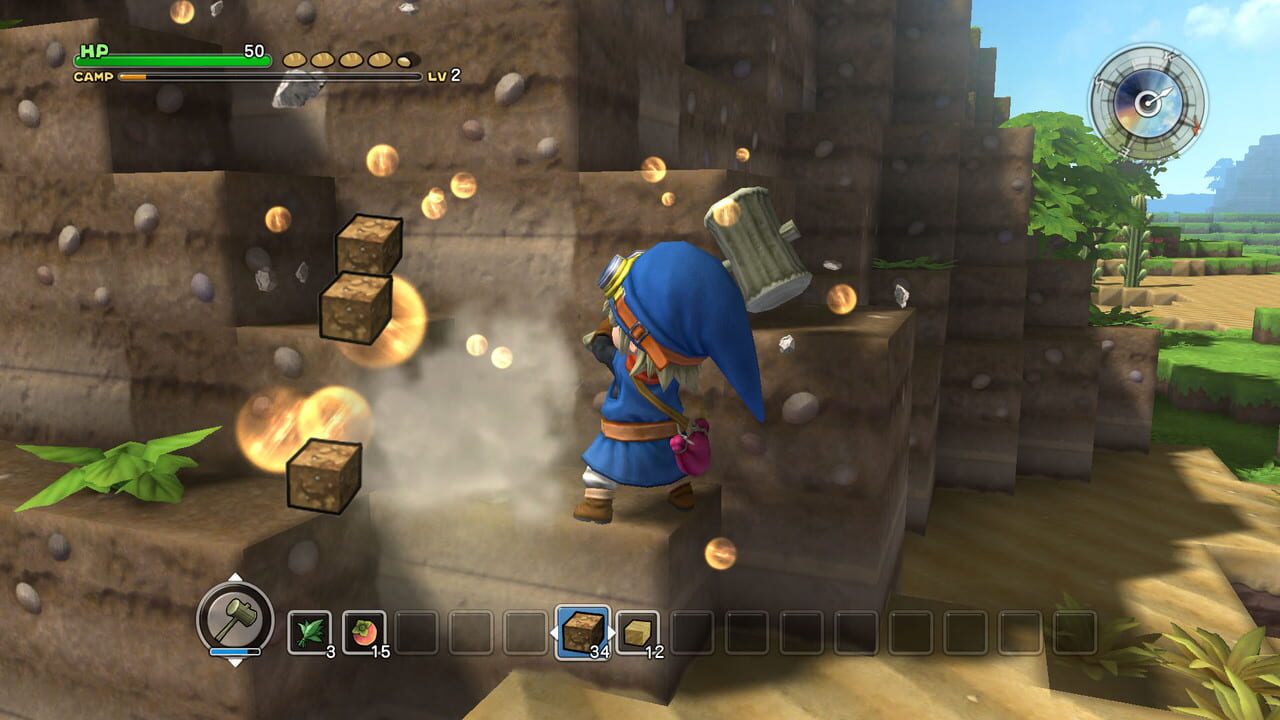Click the CAMP label near the progress bar

92,77
